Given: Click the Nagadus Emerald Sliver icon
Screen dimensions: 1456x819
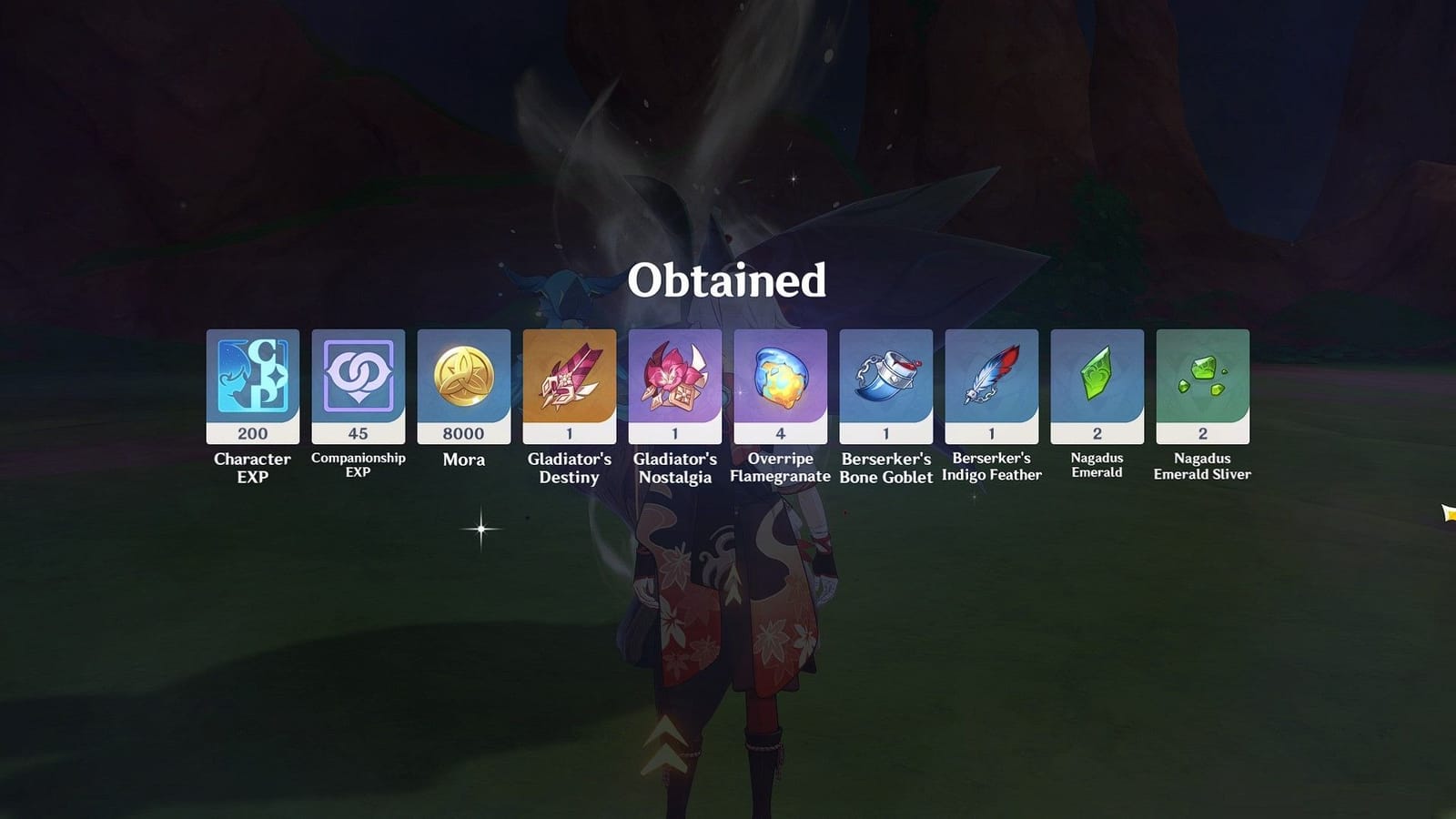Looking at the screenshot, I should (x=1202, y=378).
